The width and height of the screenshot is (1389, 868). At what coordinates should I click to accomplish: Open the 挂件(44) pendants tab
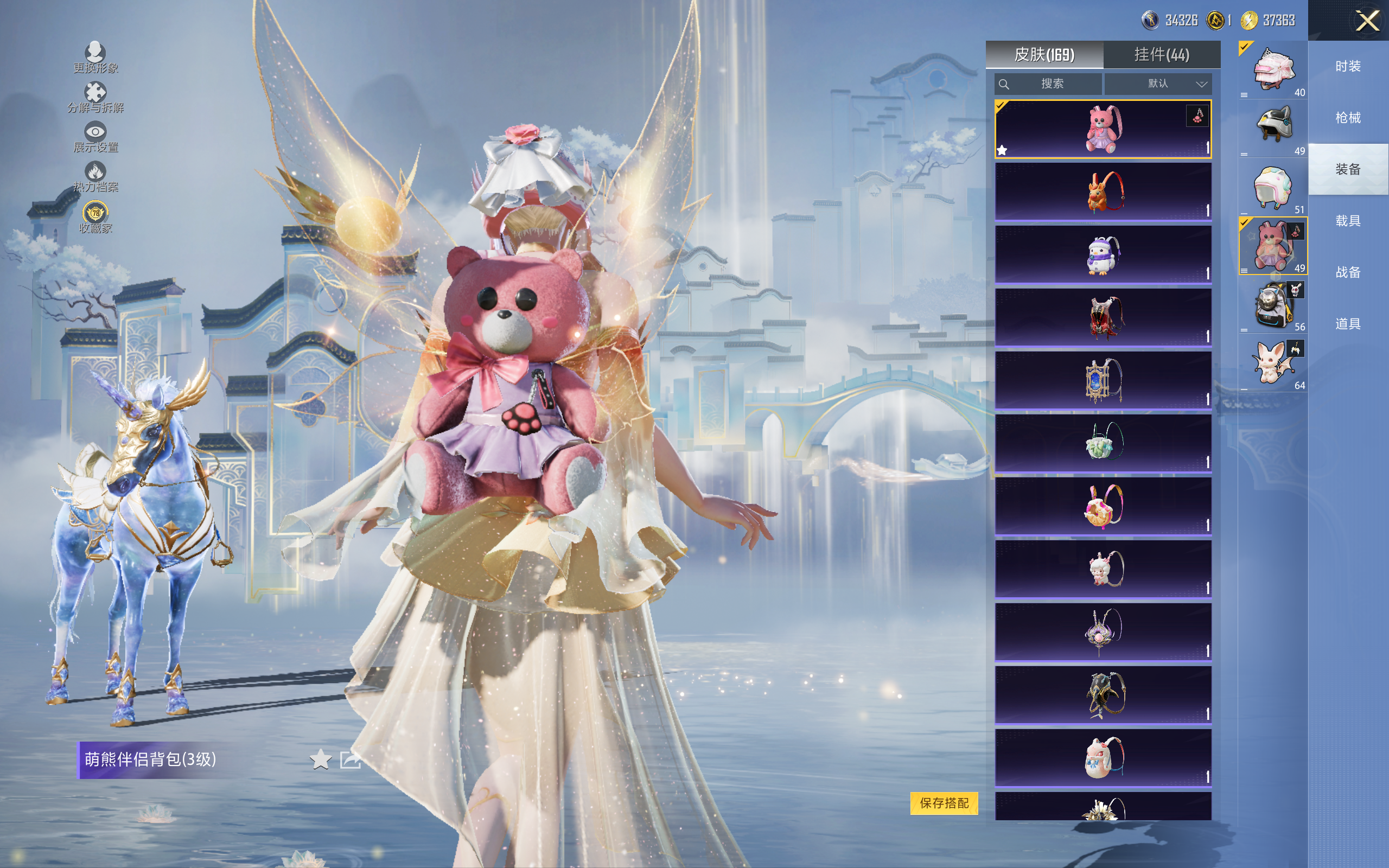tap(1162, 55)
